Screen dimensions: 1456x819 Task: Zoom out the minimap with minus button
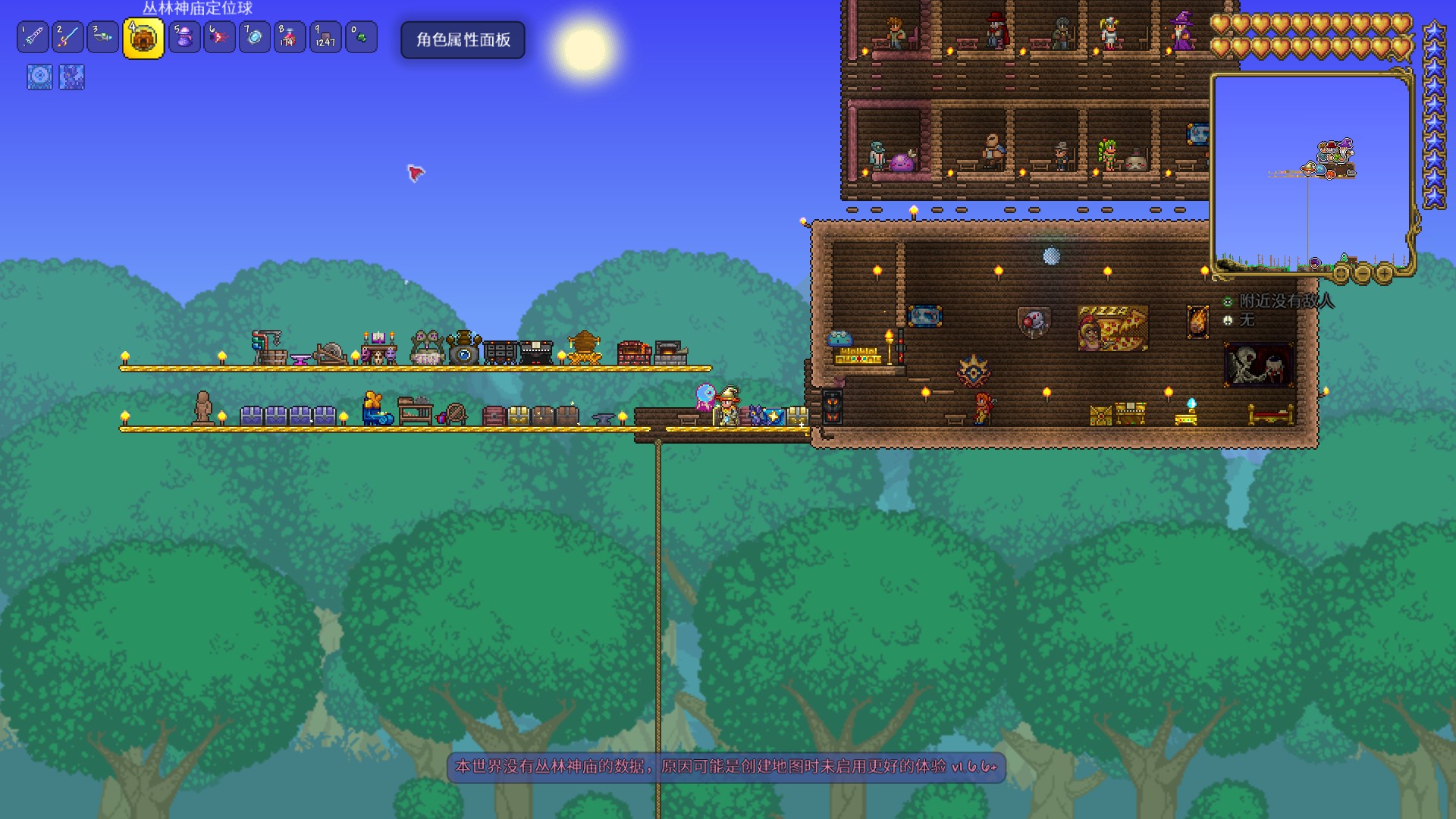point(1363,273)
